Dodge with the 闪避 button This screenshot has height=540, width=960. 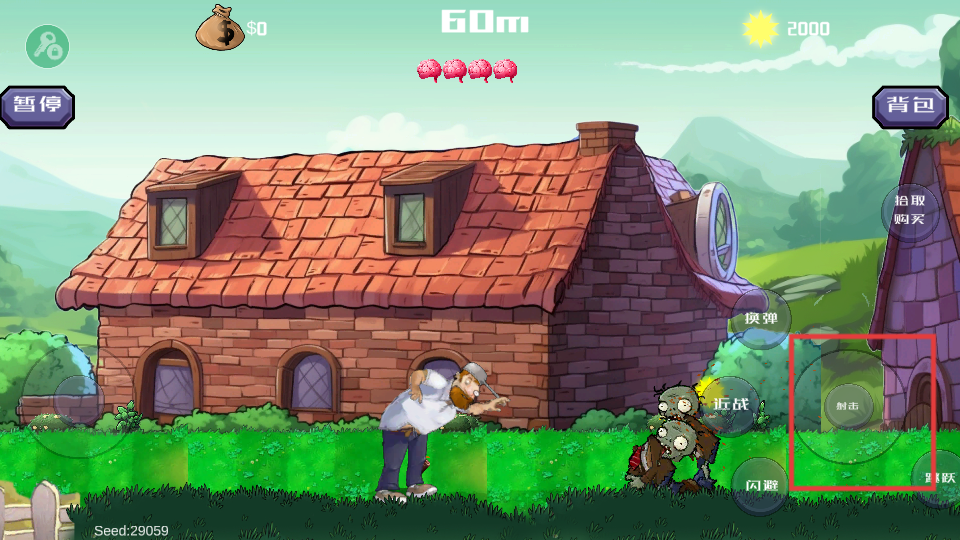(761, 485)
